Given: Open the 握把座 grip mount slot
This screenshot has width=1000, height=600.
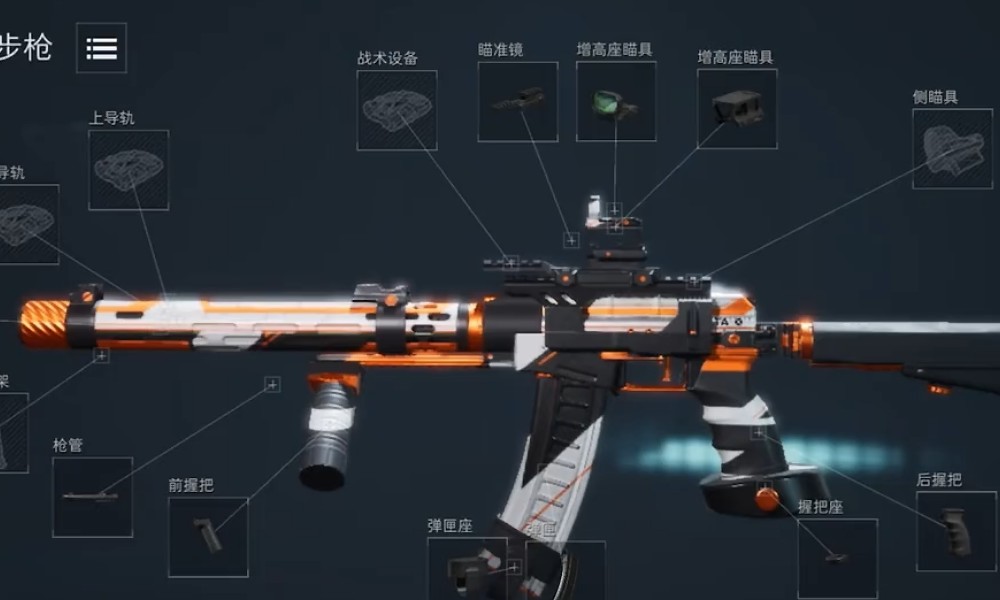Looking at the screenshot, I should tap(837, 557).
